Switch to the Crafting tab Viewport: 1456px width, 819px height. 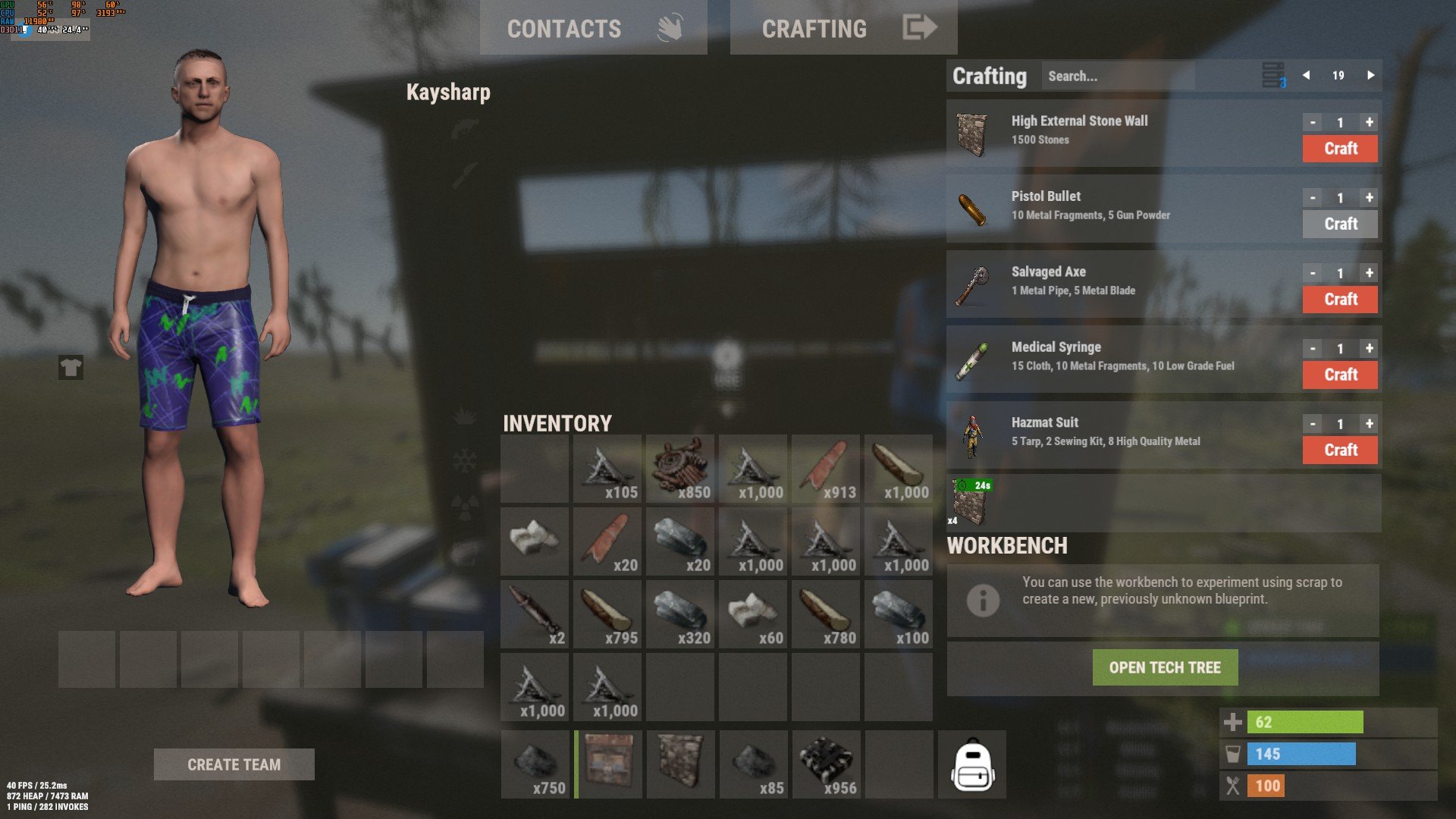tap(843, 28)
